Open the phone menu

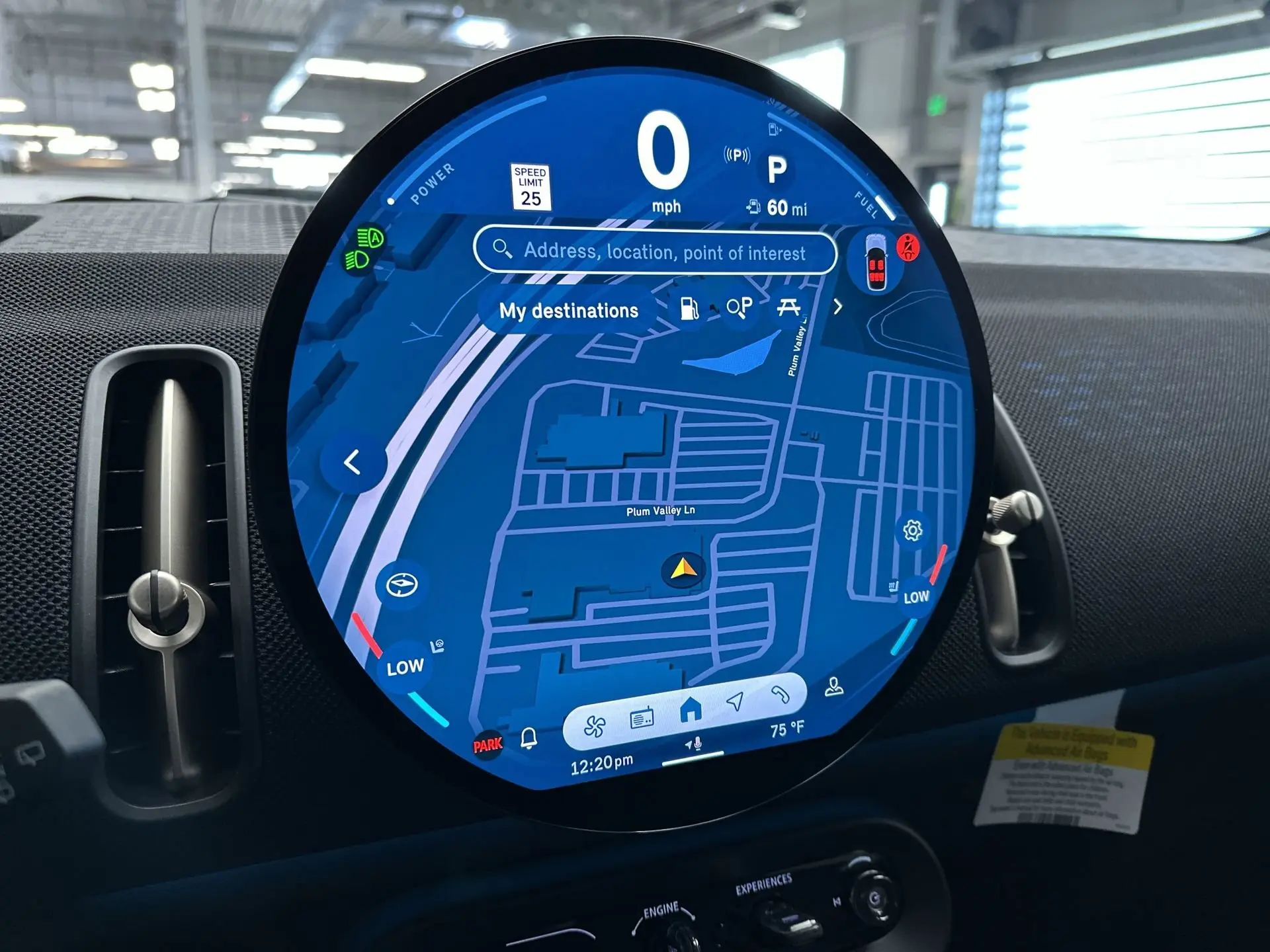pyautogui.click(x=781, y=694)
